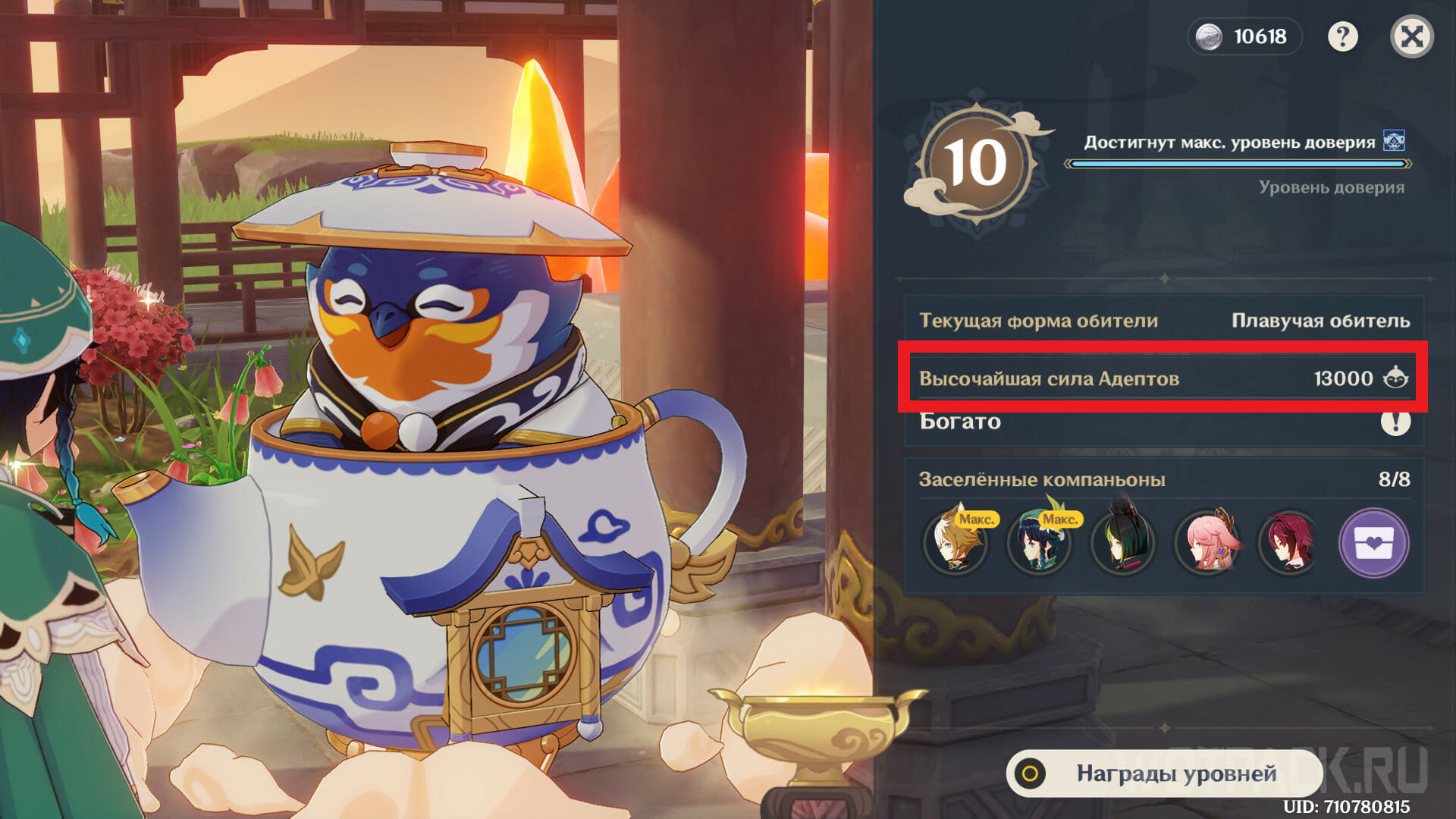Click the Текущая форма обители row
The image size is (1456, 819).
1163,321
